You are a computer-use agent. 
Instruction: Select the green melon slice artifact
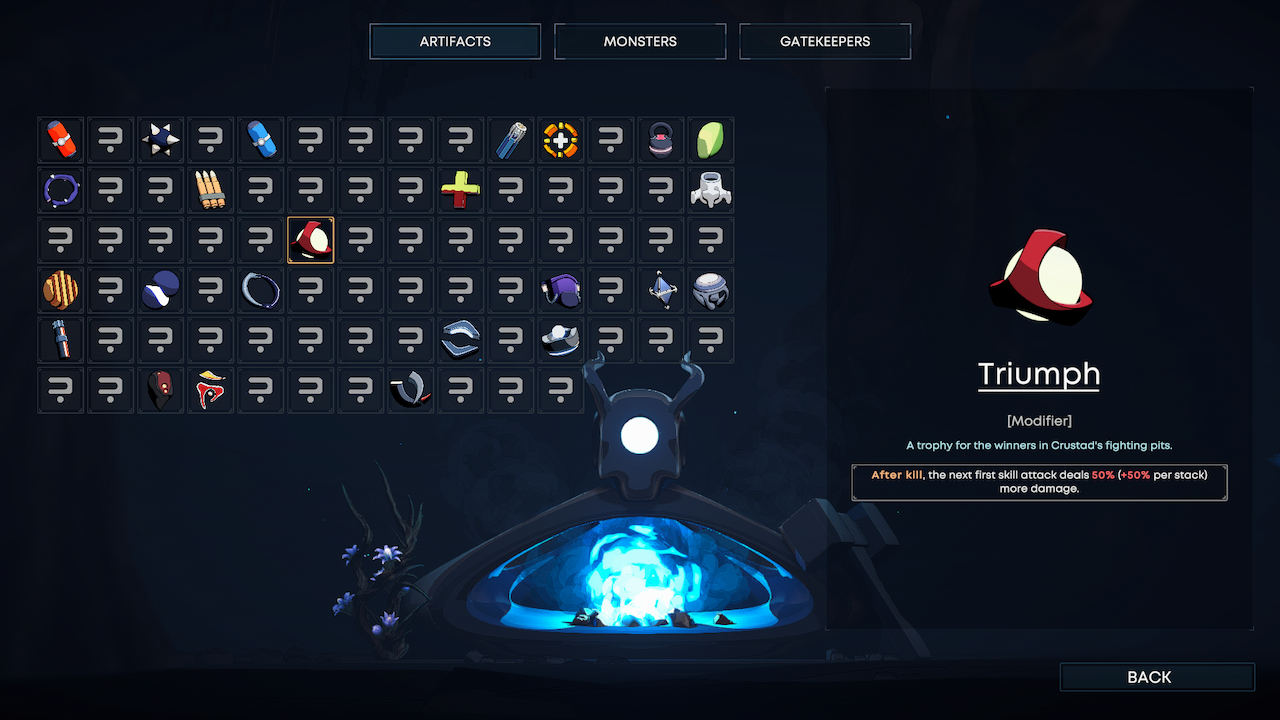[x=711, y=139]
